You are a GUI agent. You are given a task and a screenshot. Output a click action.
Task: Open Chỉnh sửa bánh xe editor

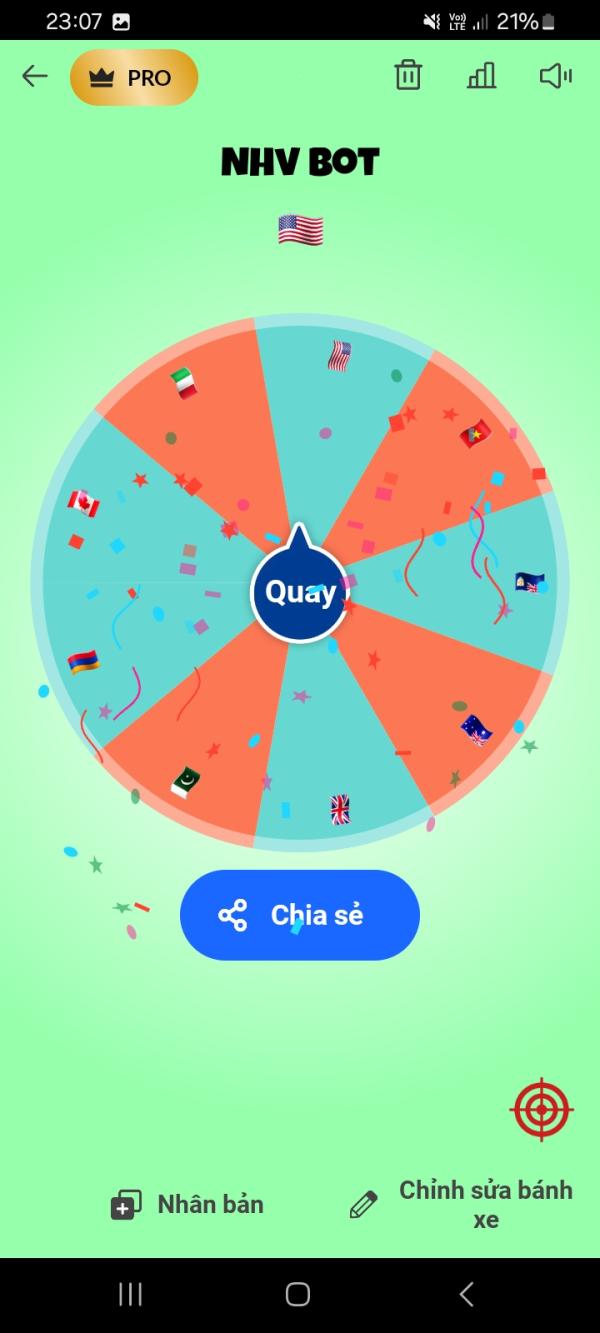(462, 1204)
